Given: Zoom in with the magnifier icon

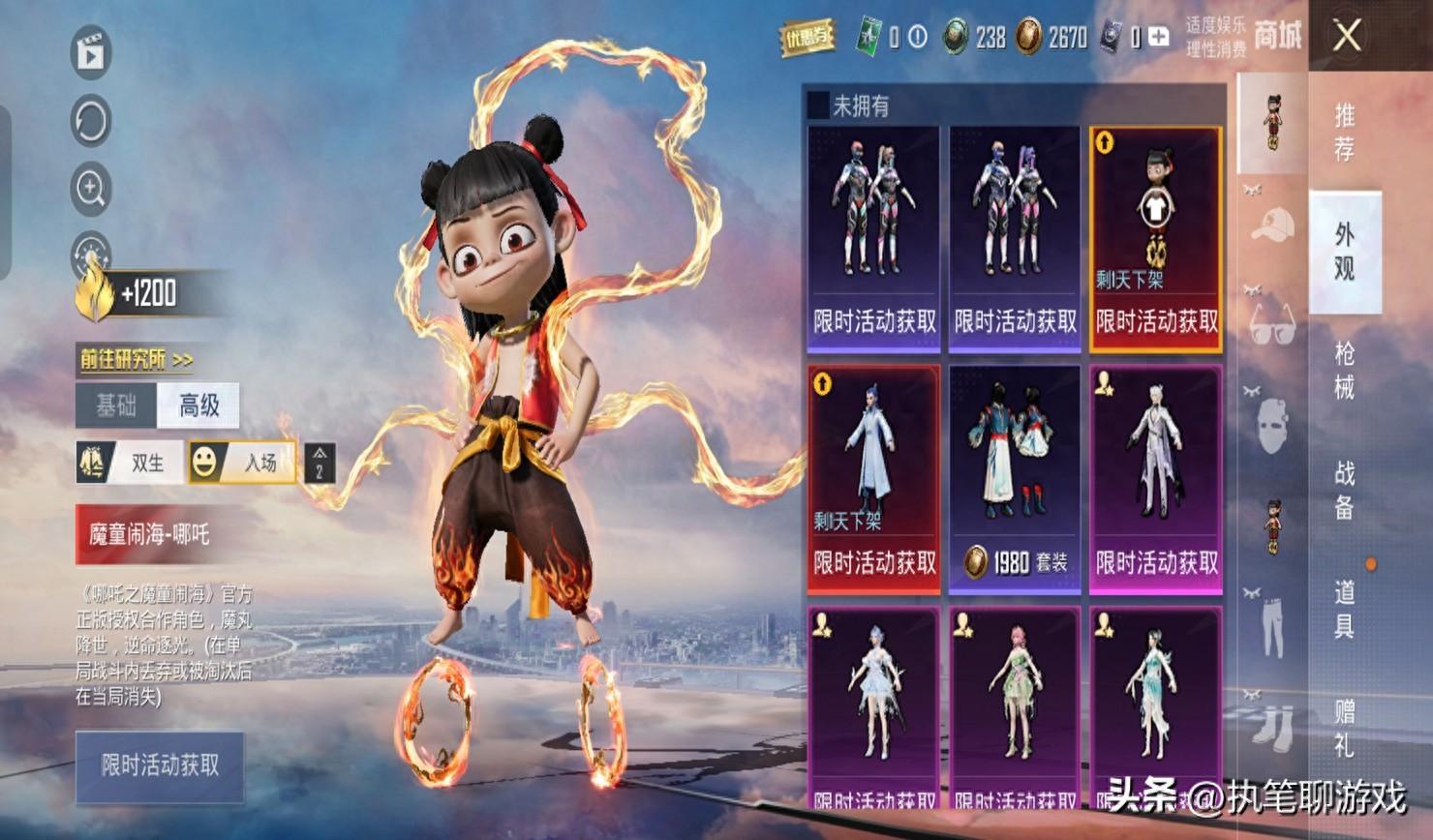Looking at the screenshot, I should tap(91, 189).
